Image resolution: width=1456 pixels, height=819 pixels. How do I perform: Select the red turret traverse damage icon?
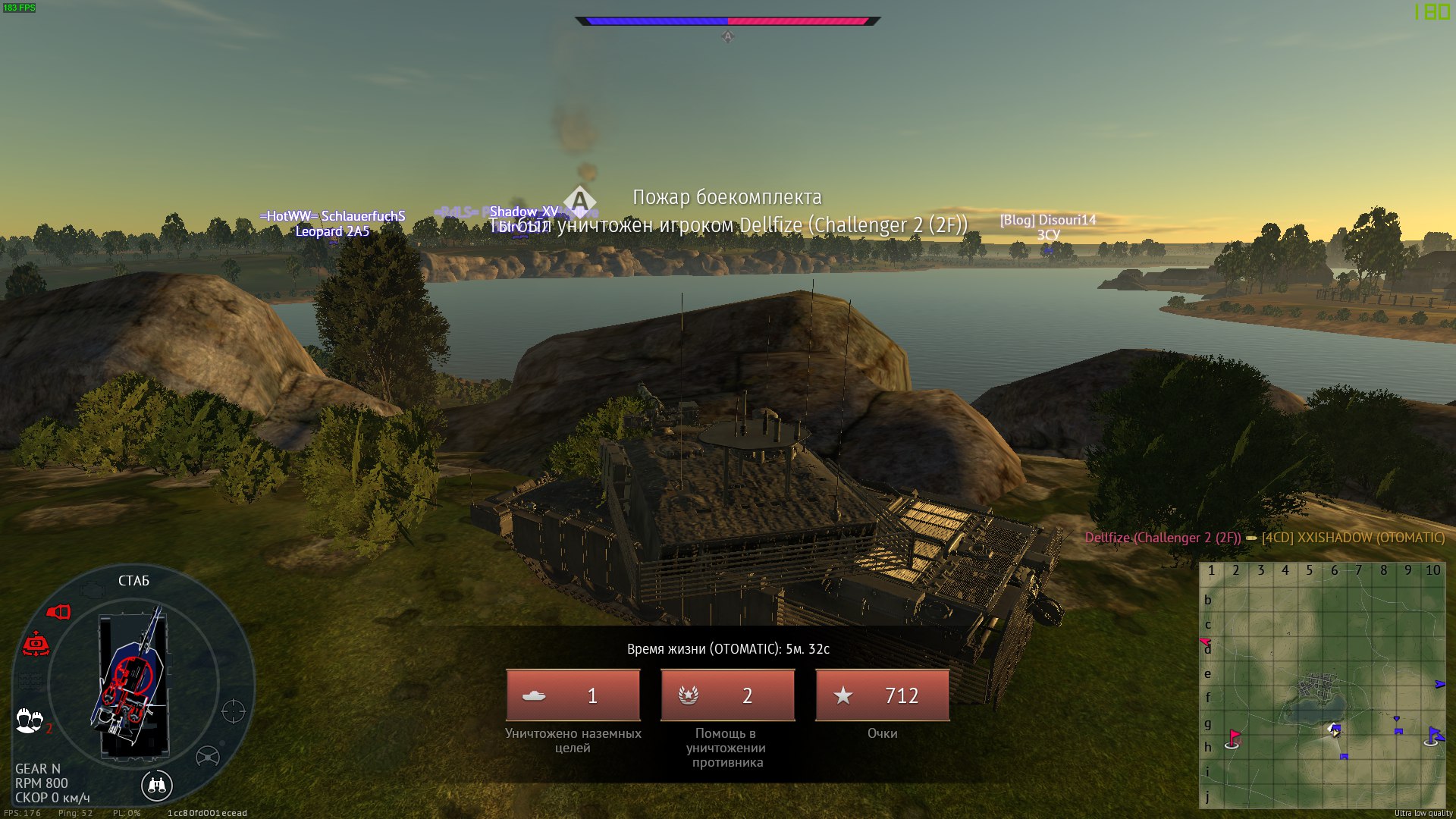click(x=36, y=645)
